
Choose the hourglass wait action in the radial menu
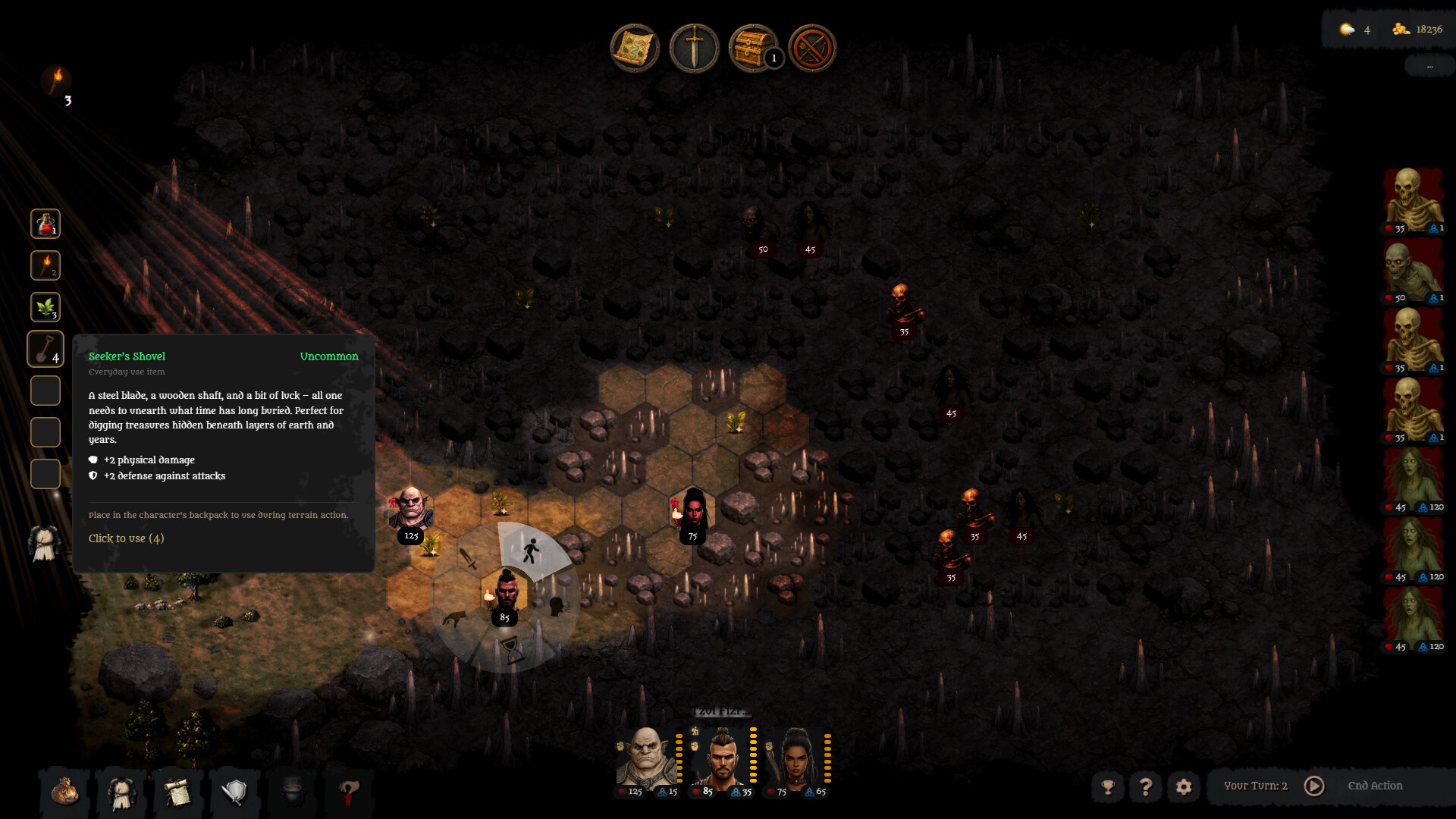pos(513,650)
